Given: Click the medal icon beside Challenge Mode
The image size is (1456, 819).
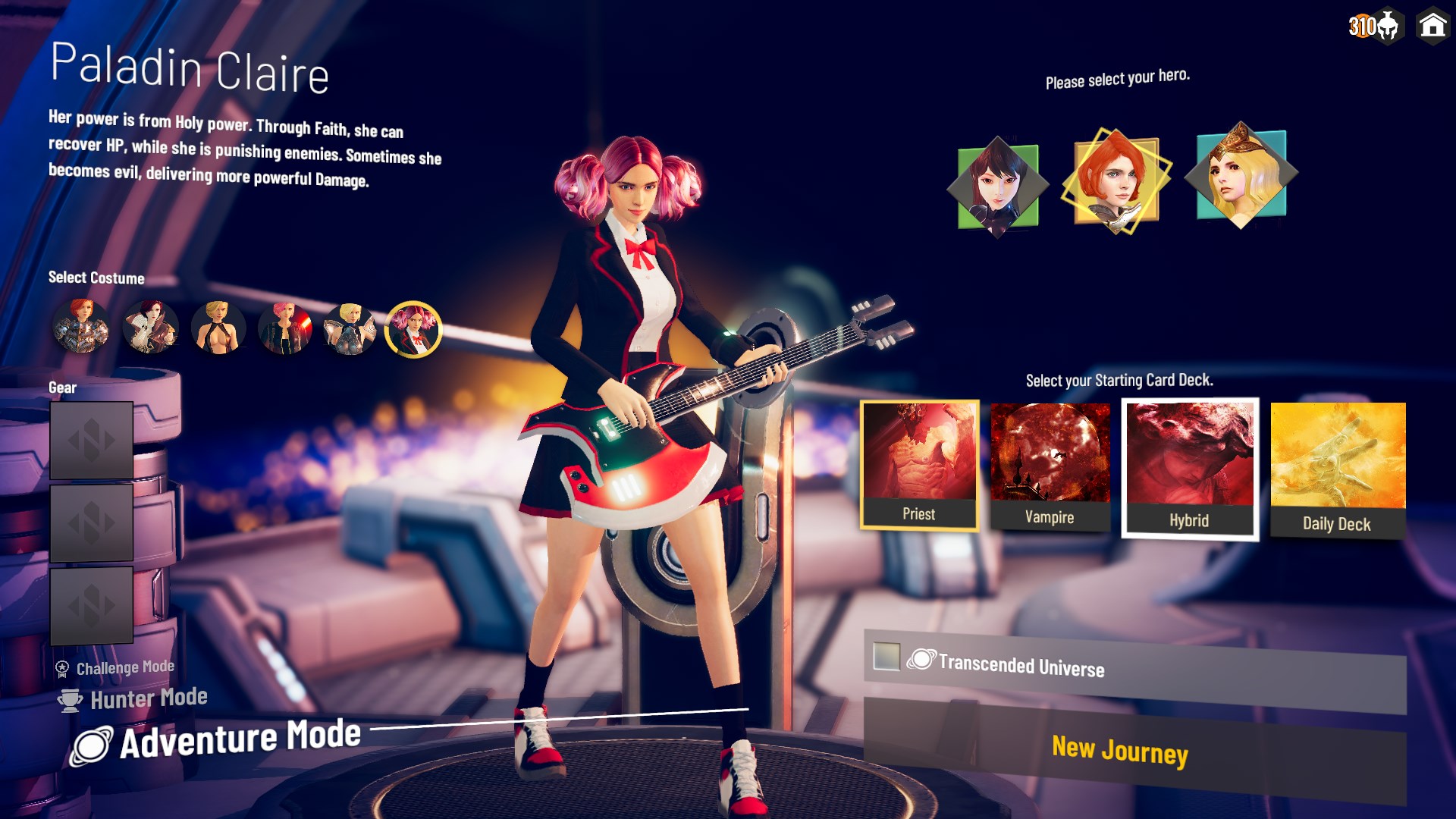Looking at the screenshot, I should 61,667.
